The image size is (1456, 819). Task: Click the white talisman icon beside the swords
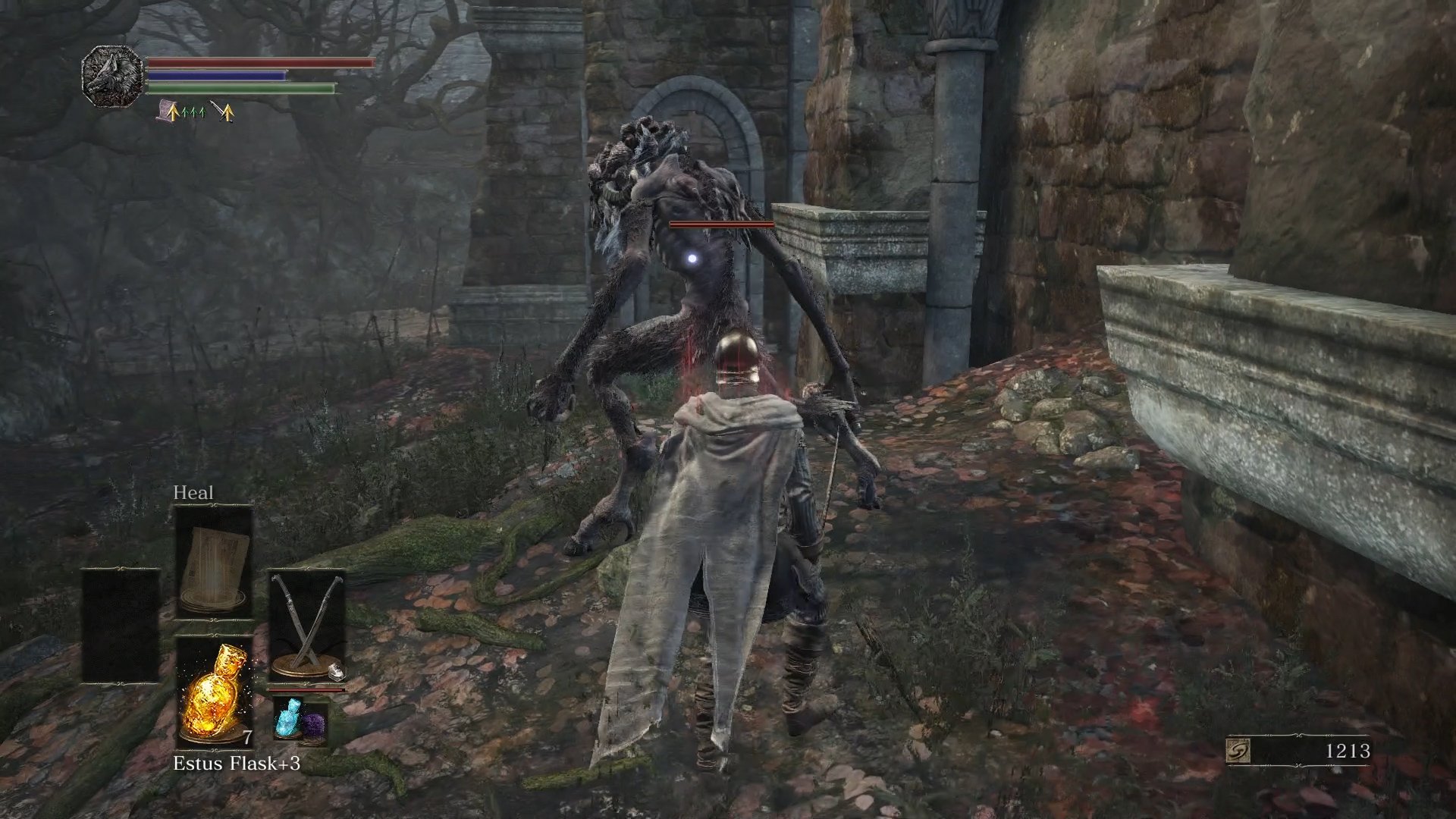[337, 671]
